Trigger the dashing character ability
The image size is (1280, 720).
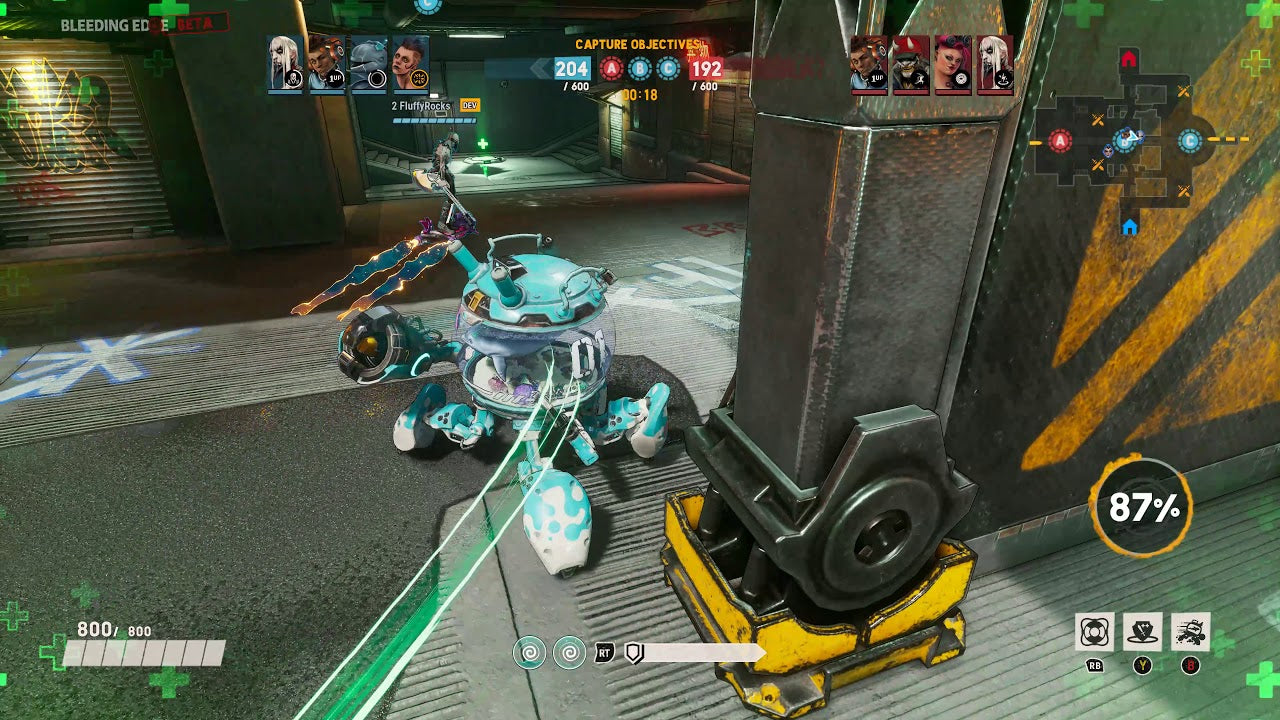click(x=1190, y=632)
